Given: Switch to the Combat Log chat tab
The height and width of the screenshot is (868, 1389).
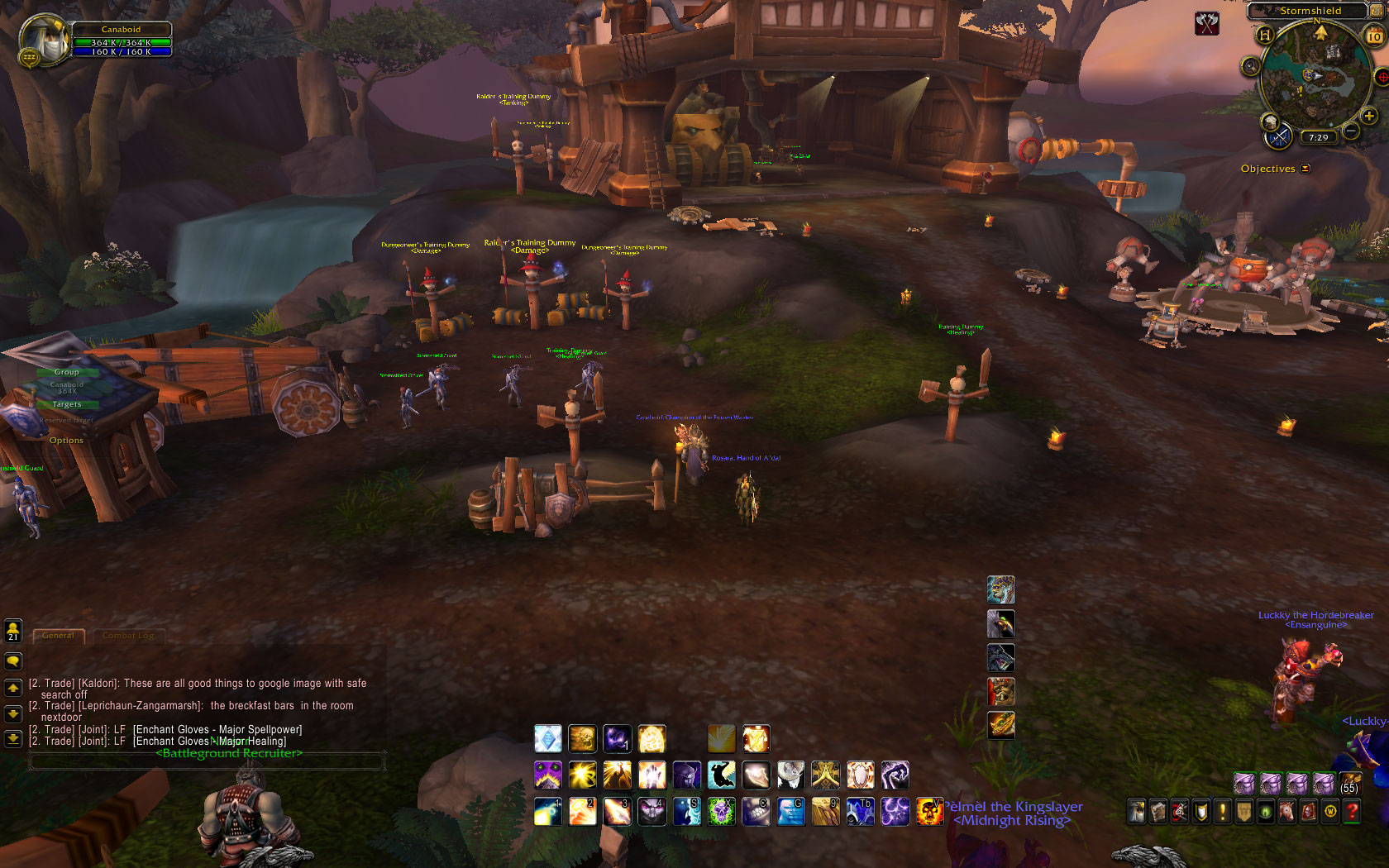Looking at the screenshot, I should pyautogui.click(x=128, y=636).
